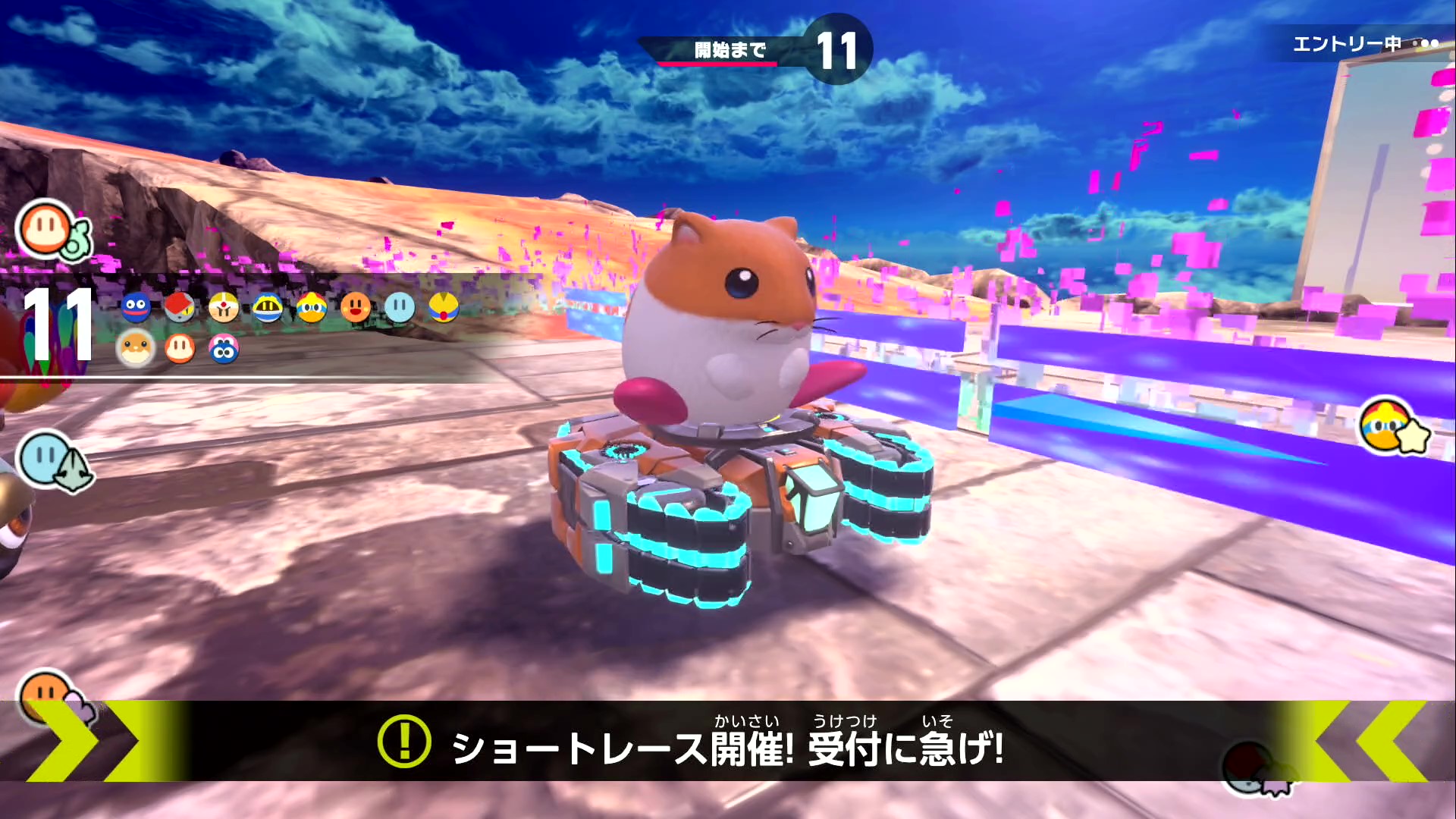This screenshot has width=1456, height=819.
Task: Choose the Waddle Dee icon in participant list
Action: pos(180,349)
